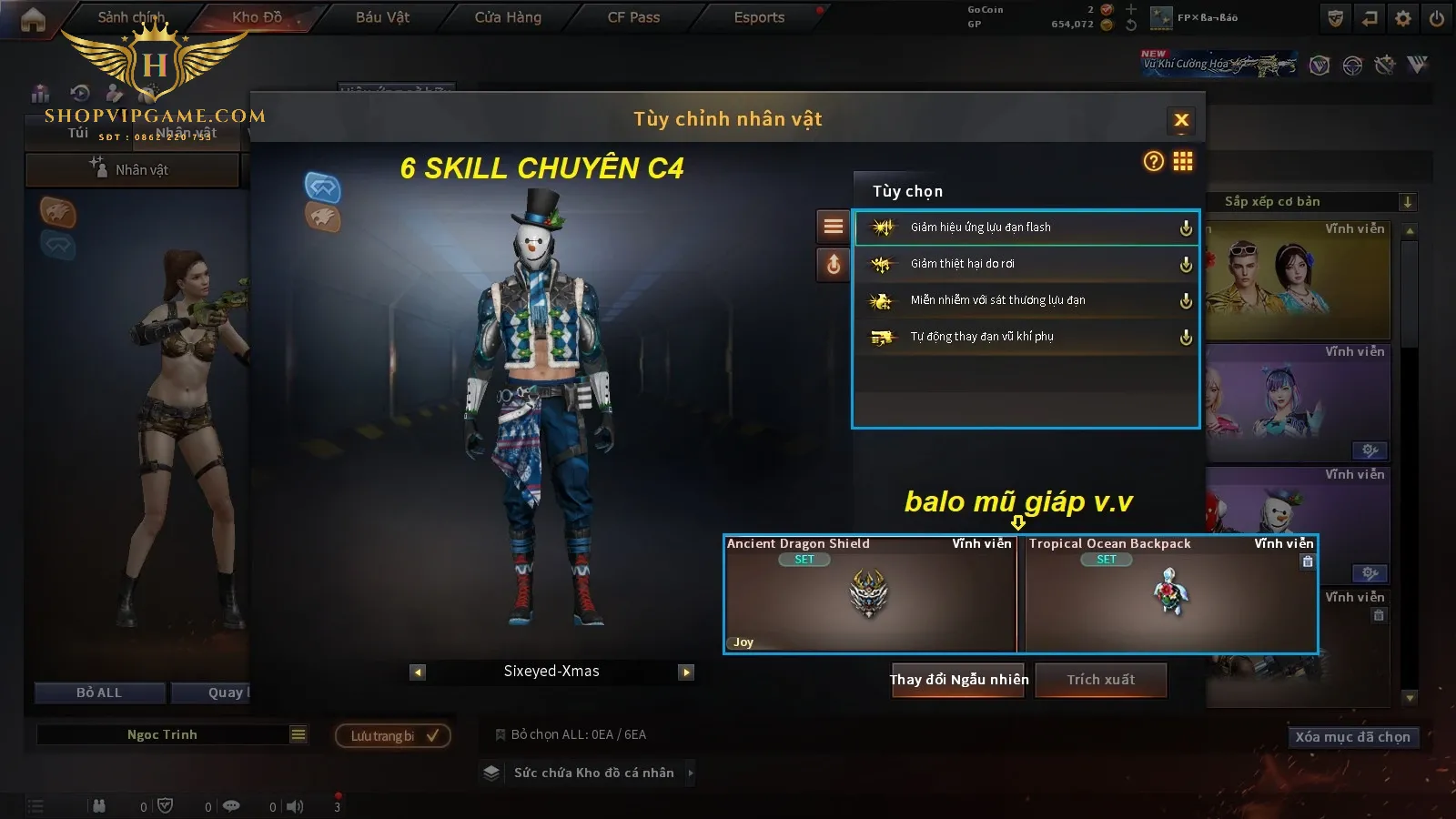
Task: Open the settings gear icon
Action: [1403, 18]
